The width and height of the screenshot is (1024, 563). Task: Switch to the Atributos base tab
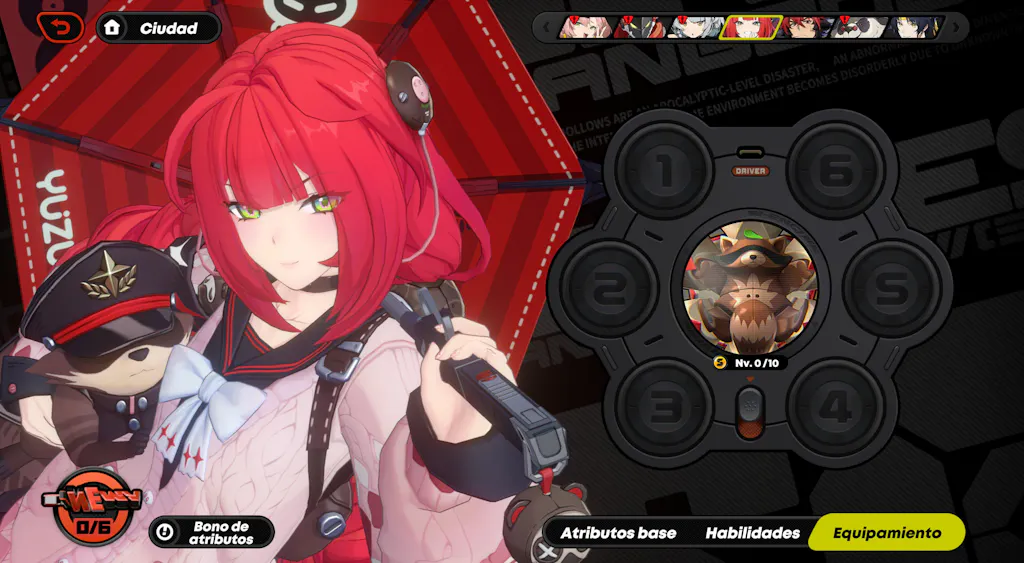[x=618, y=533]
